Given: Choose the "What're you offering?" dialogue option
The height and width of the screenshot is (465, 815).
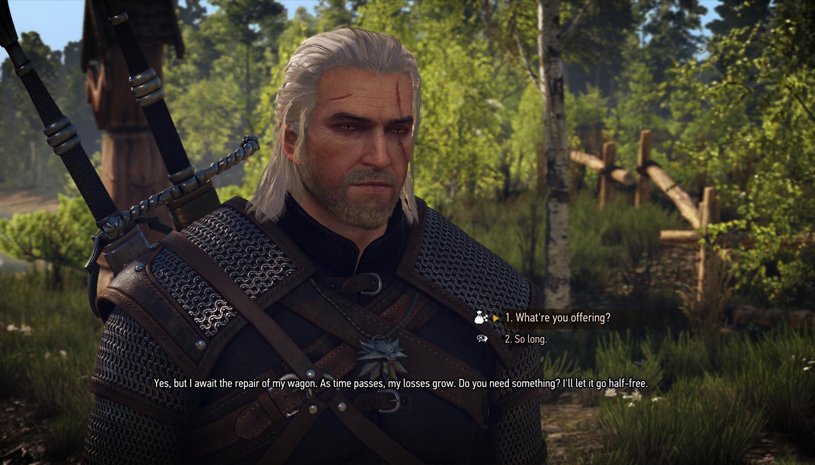Looking at the screenshot, I should tap(557, 318).
